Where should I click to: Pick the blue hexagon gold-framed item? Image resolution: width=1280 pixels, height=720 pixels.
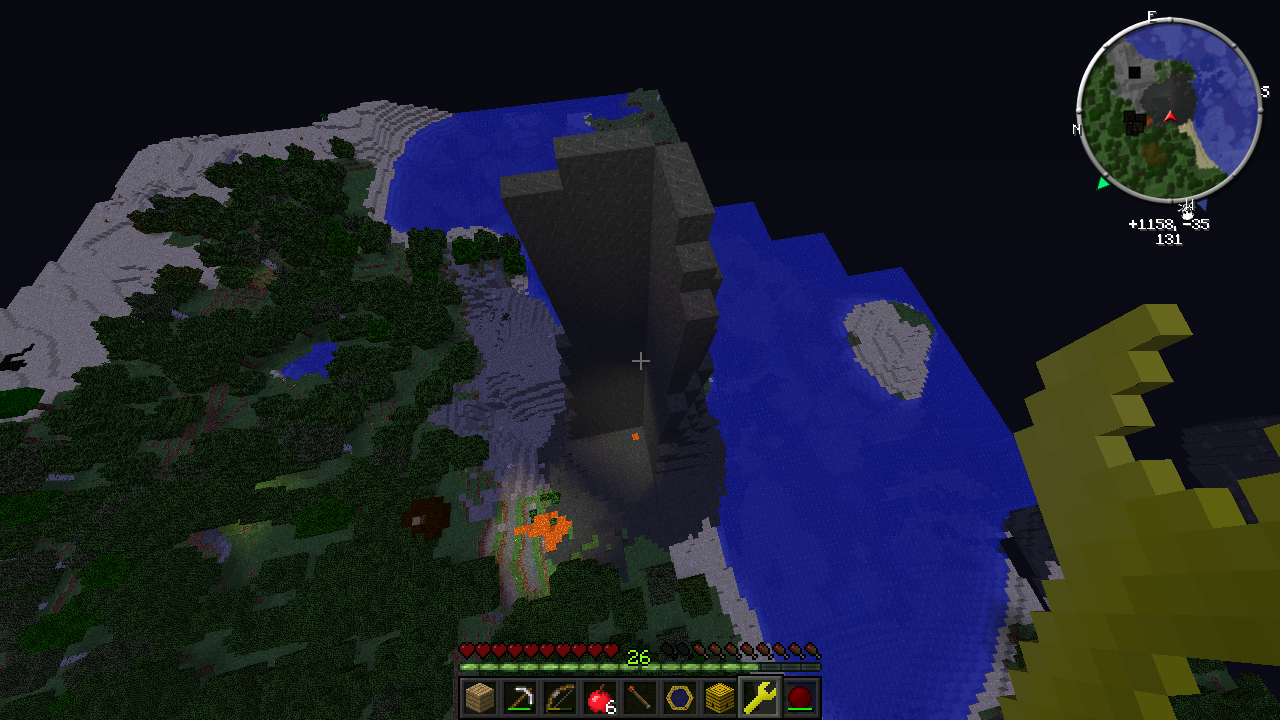point(680,697)
